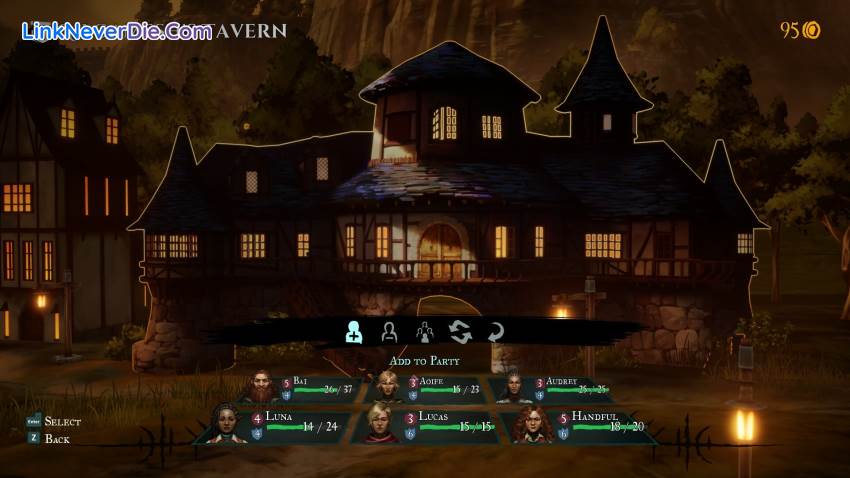Select the Add to Party icon
The image size is (850, 478).
point(354,332)
